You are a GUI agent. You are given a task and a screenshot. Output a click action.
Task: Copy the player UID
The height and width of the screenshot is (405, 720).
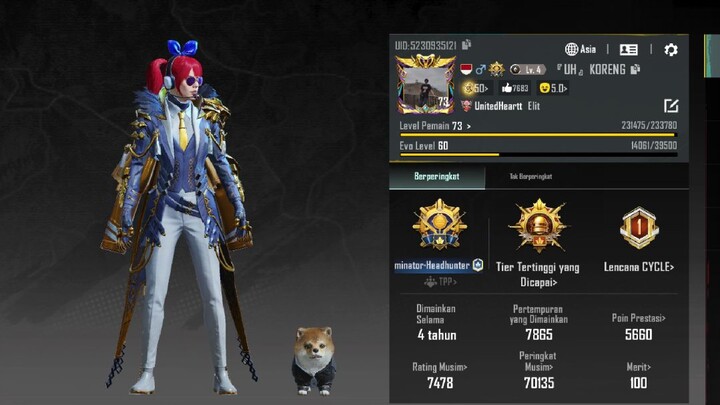[x=467, y=45]
